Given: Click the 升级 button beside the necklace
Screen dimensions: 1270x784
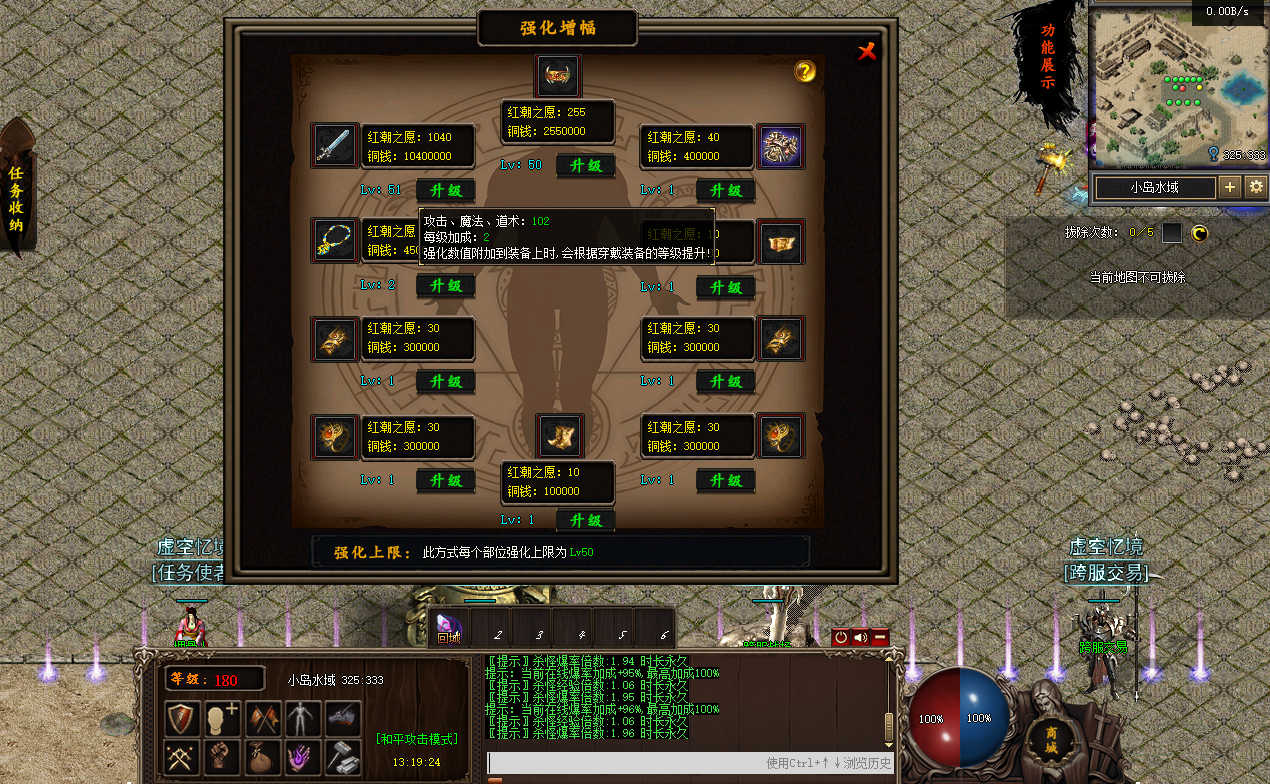Looking at the screenshot, I should tap(445, 285).
